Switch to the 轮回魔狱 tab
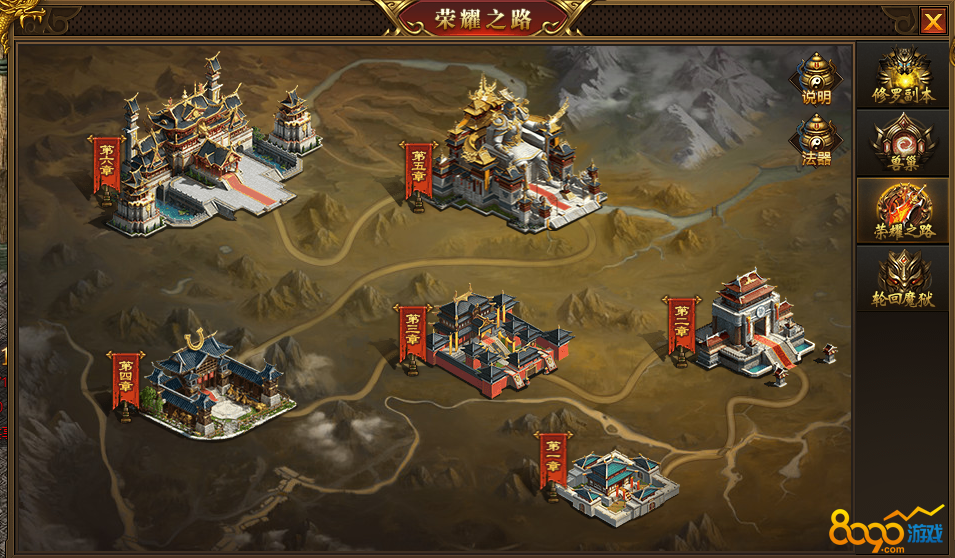The width and height of the screenshot is (955, 558). point(903,279)
